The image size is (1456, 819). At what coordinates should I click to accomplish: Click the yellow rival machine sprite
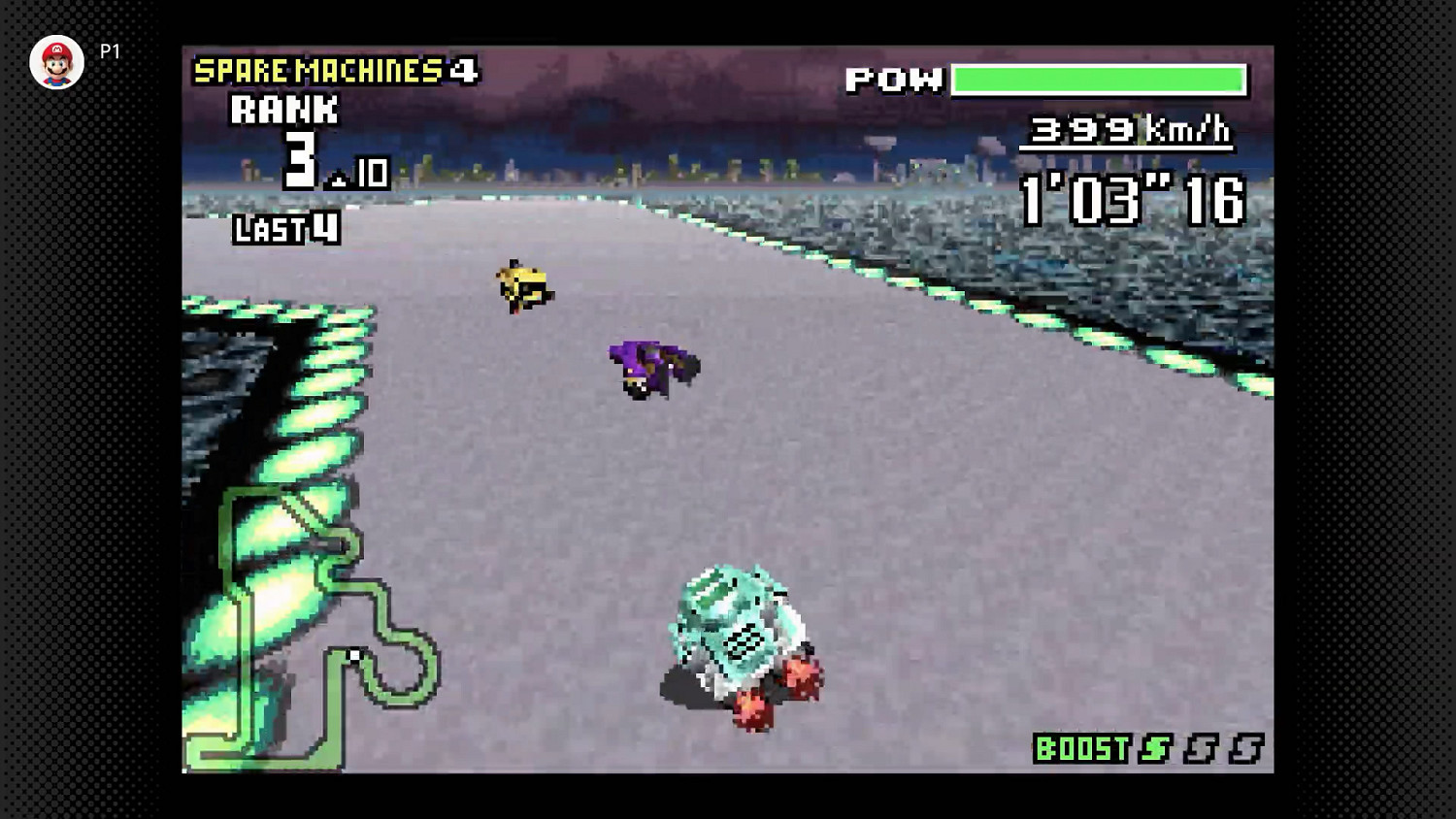pyautogui.click(x=522, y=284)
